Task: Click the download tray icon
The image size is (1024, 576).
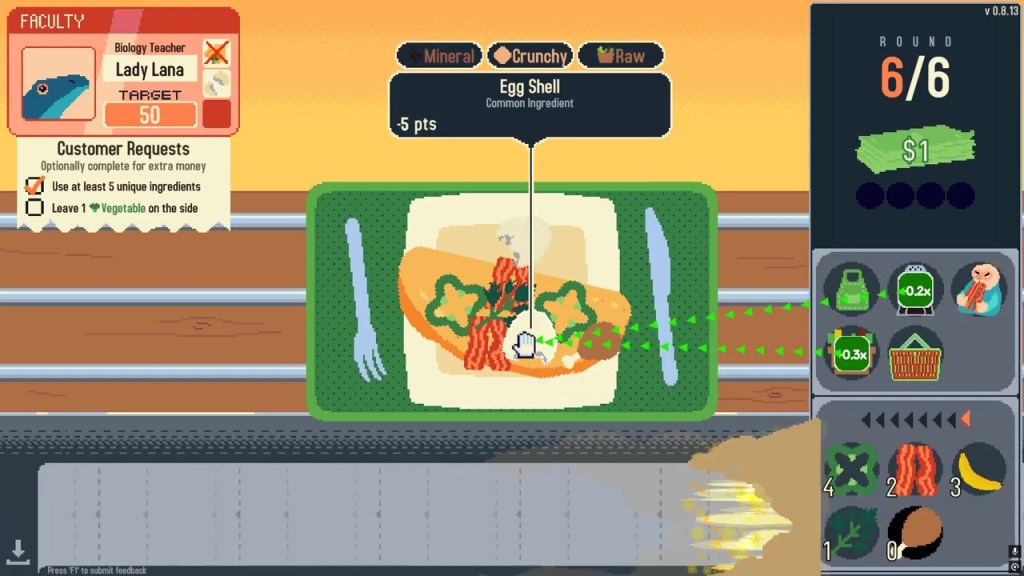Action: coord(18,550)
